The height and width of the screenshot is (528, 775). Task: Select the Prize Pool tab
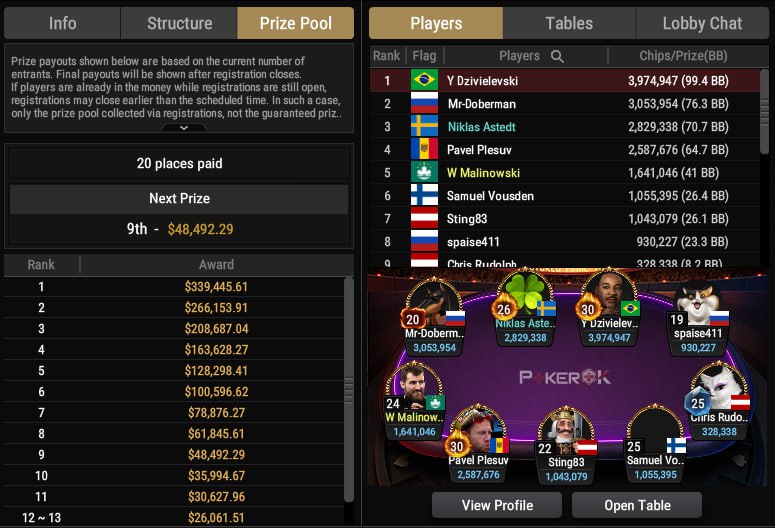pyautogui.click(x=295, y=23)
